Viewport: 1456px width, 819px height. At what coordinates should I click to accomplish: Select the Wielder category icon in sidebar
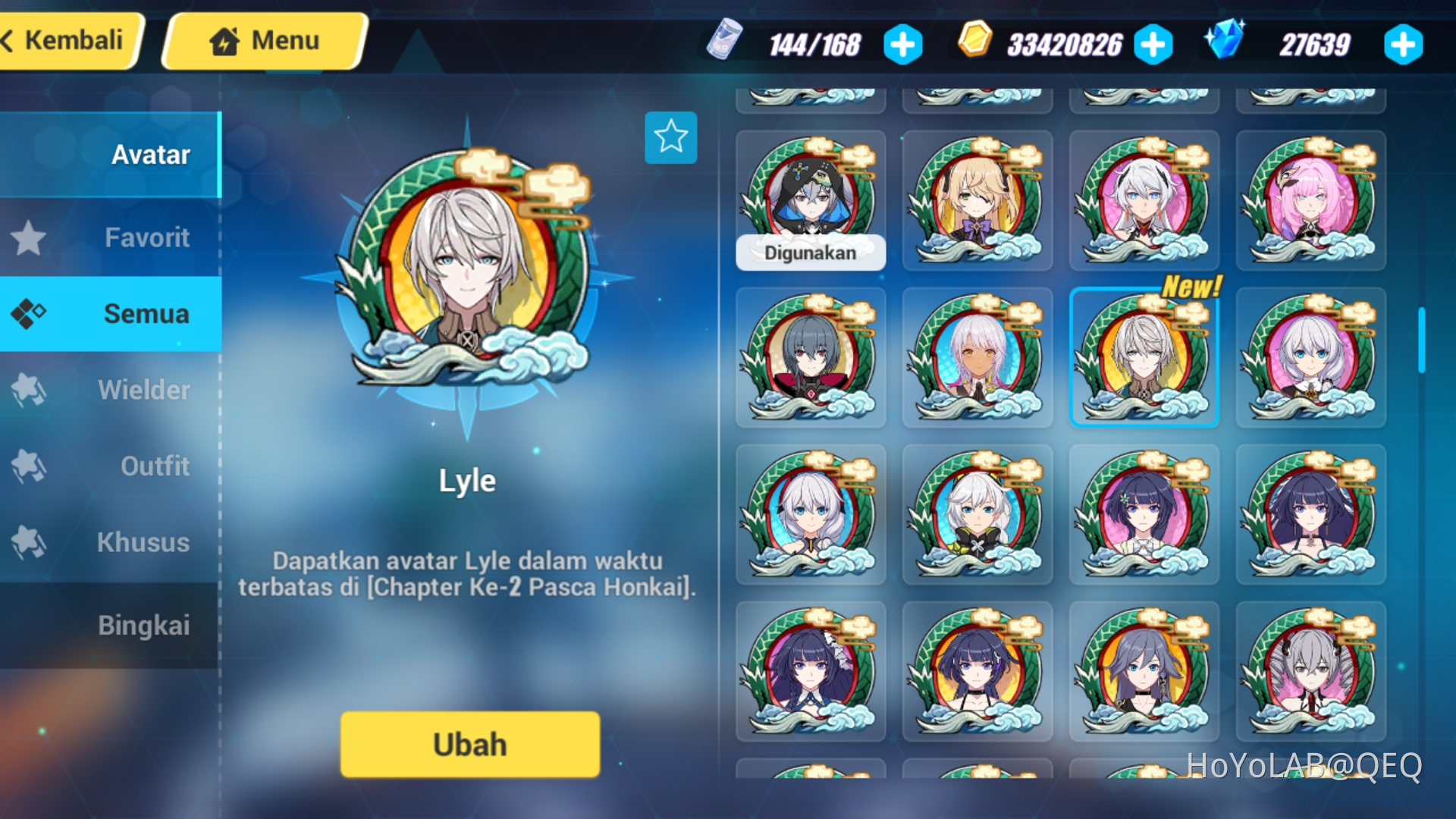pos(30,390)
